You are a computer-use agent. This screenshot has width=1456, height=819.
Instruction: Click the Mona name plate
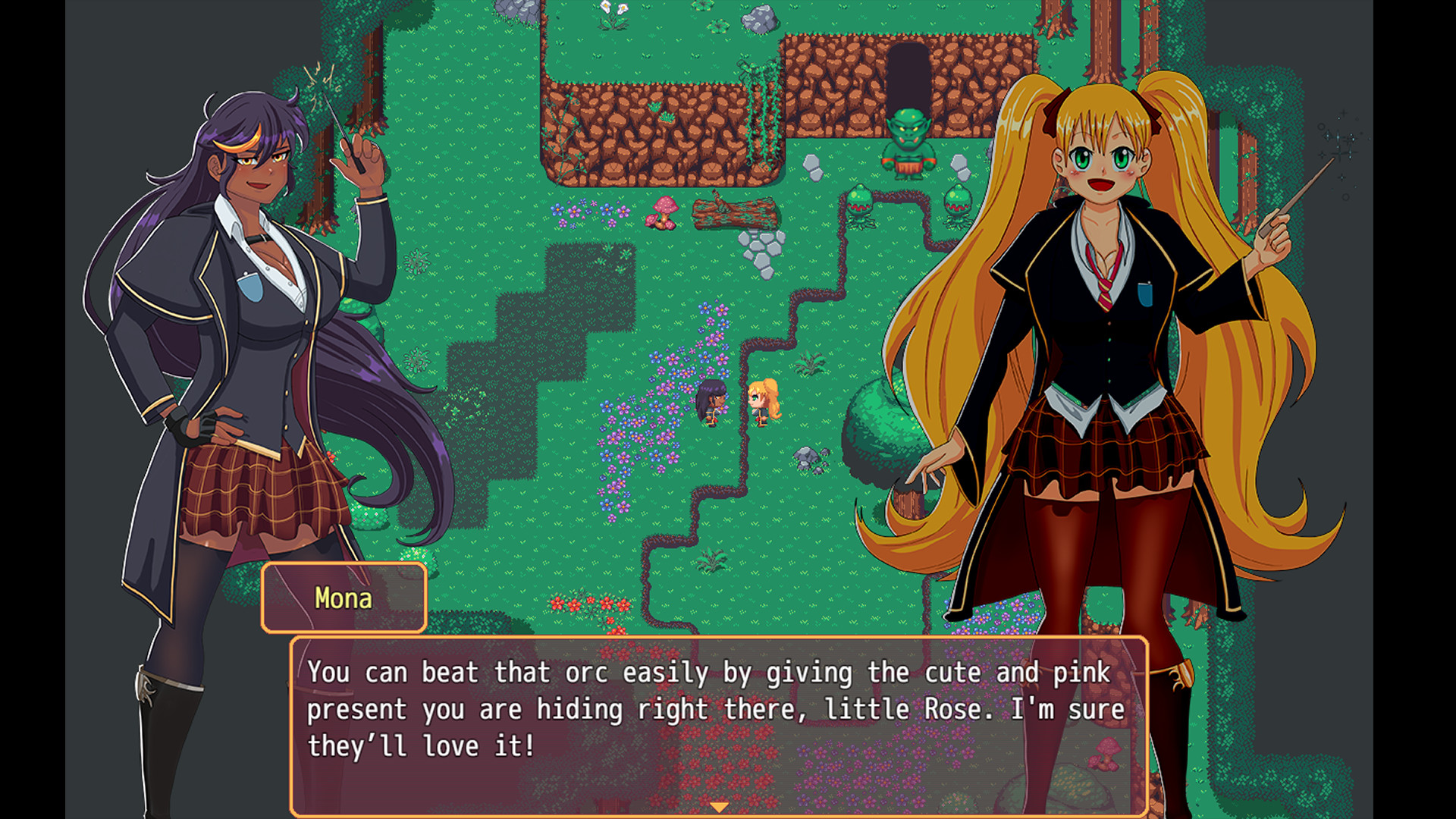[x=343, y=598]
